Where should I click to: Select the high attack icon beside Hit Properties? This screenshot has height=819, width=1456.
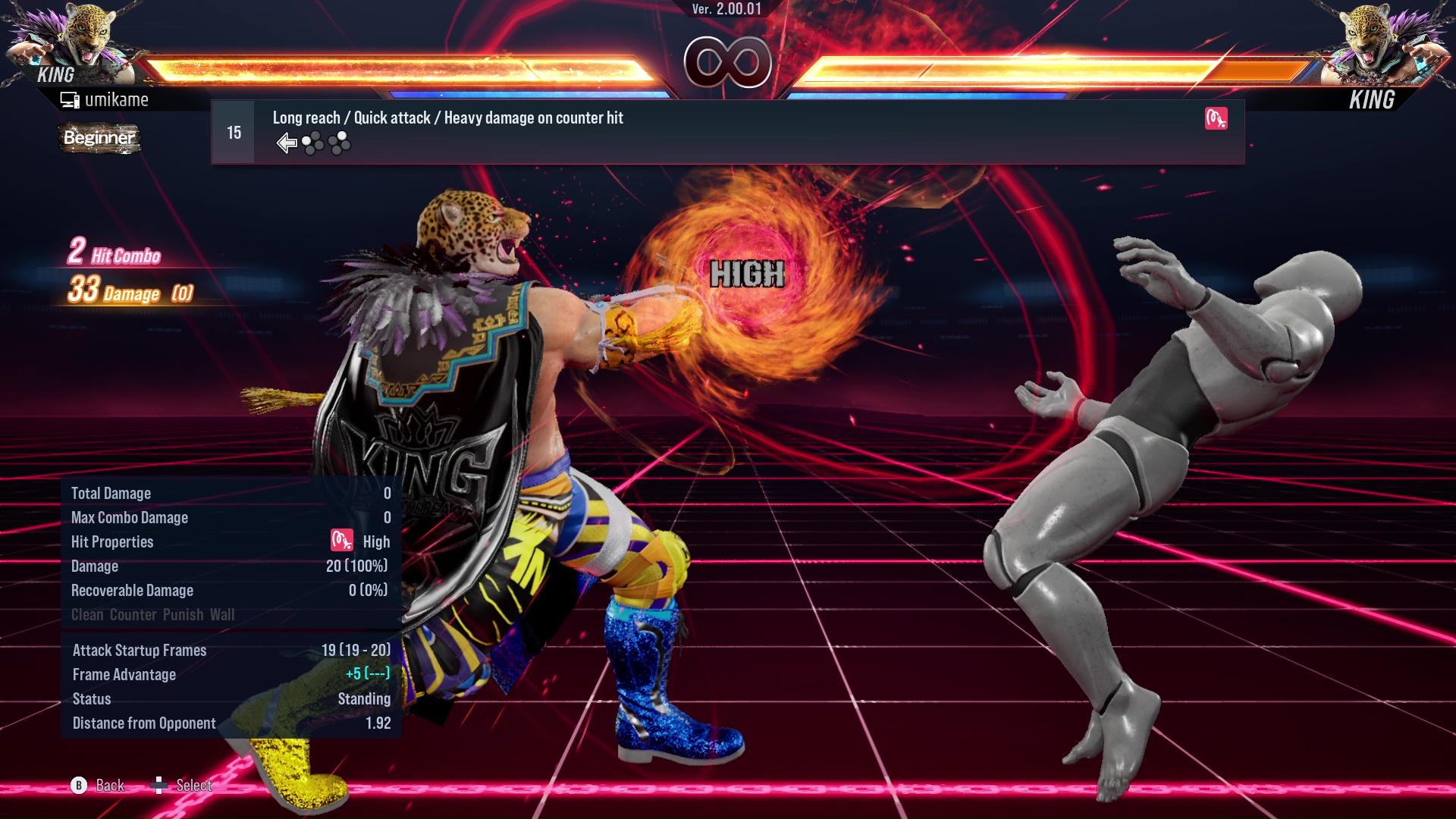pyautogui.click(x=341, y=541)
